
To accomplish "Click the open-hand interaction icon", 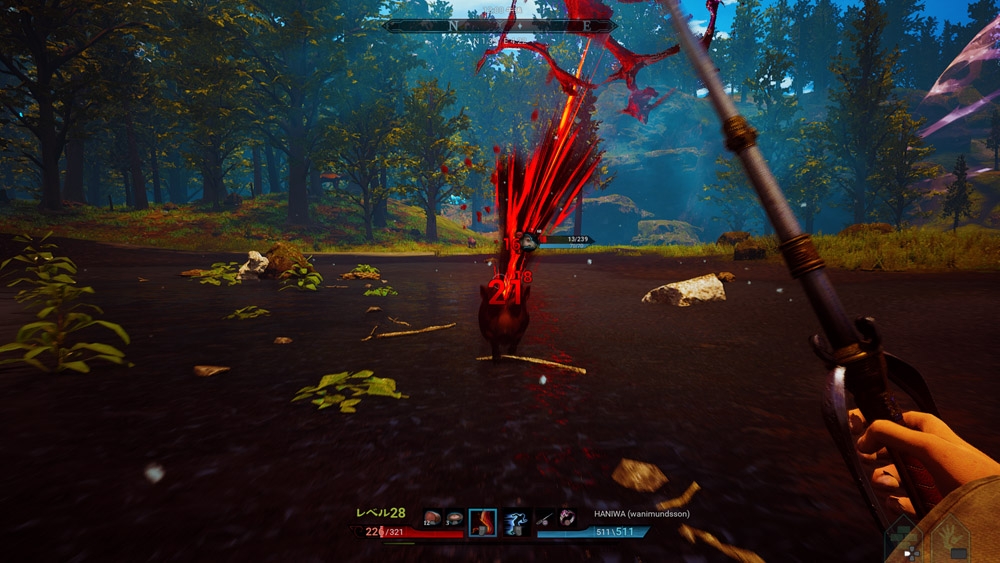I will coord(950,540).
